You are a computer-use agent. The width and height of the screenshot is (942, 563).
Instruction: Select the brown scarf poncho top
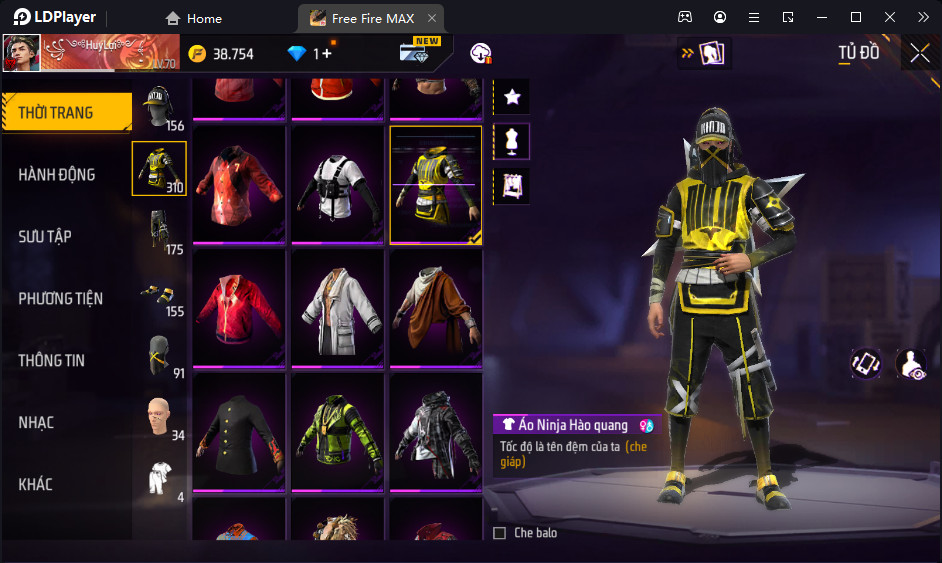click(x=435, y=309)
